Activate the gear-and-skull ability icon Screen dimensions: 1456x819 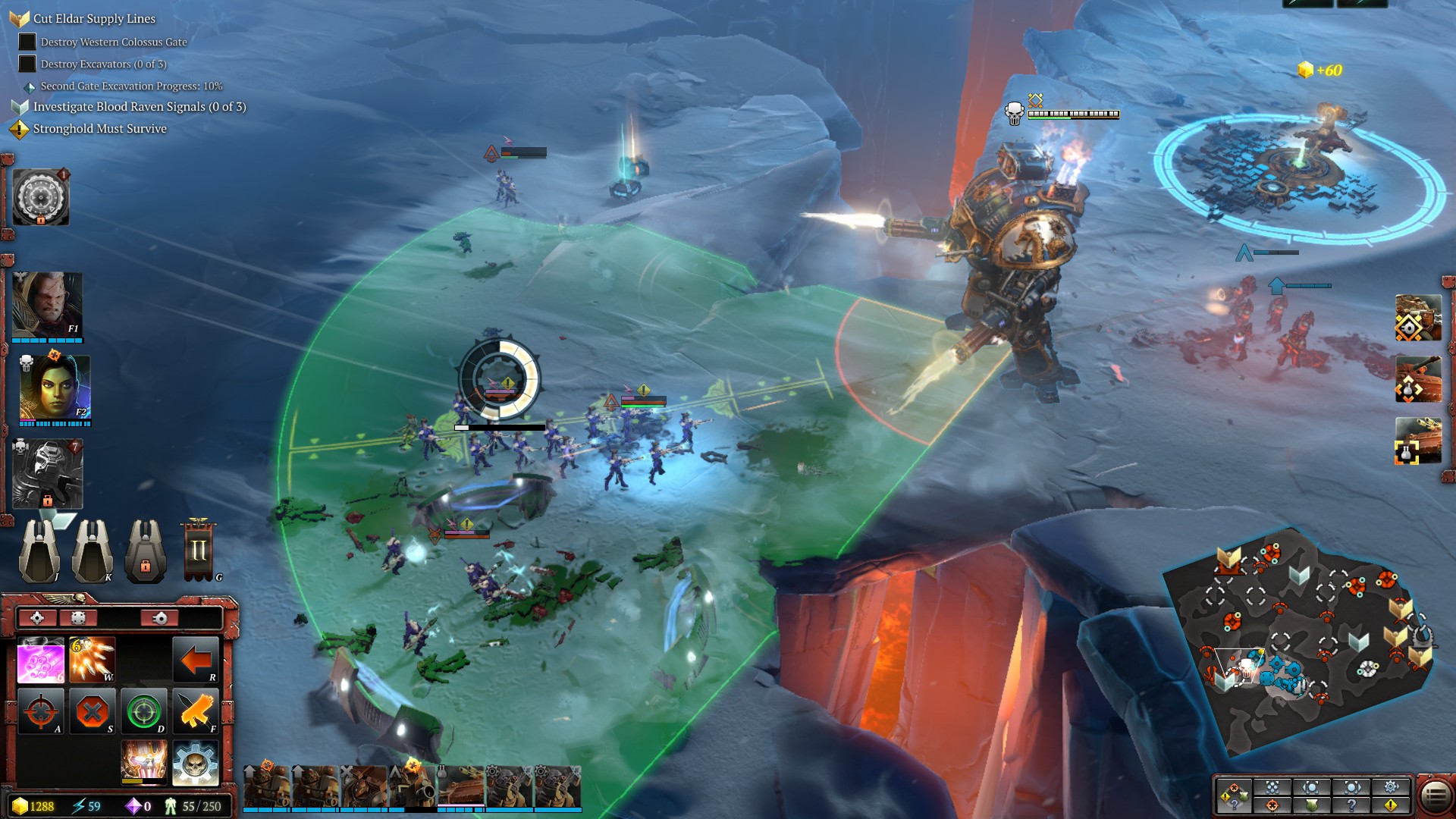196,762
